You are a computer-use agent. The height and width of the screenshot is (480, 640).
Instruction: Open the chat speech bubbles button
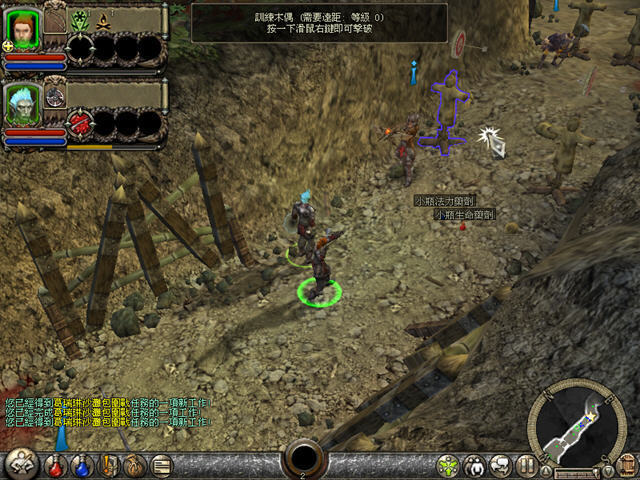[x=501, y=465]
